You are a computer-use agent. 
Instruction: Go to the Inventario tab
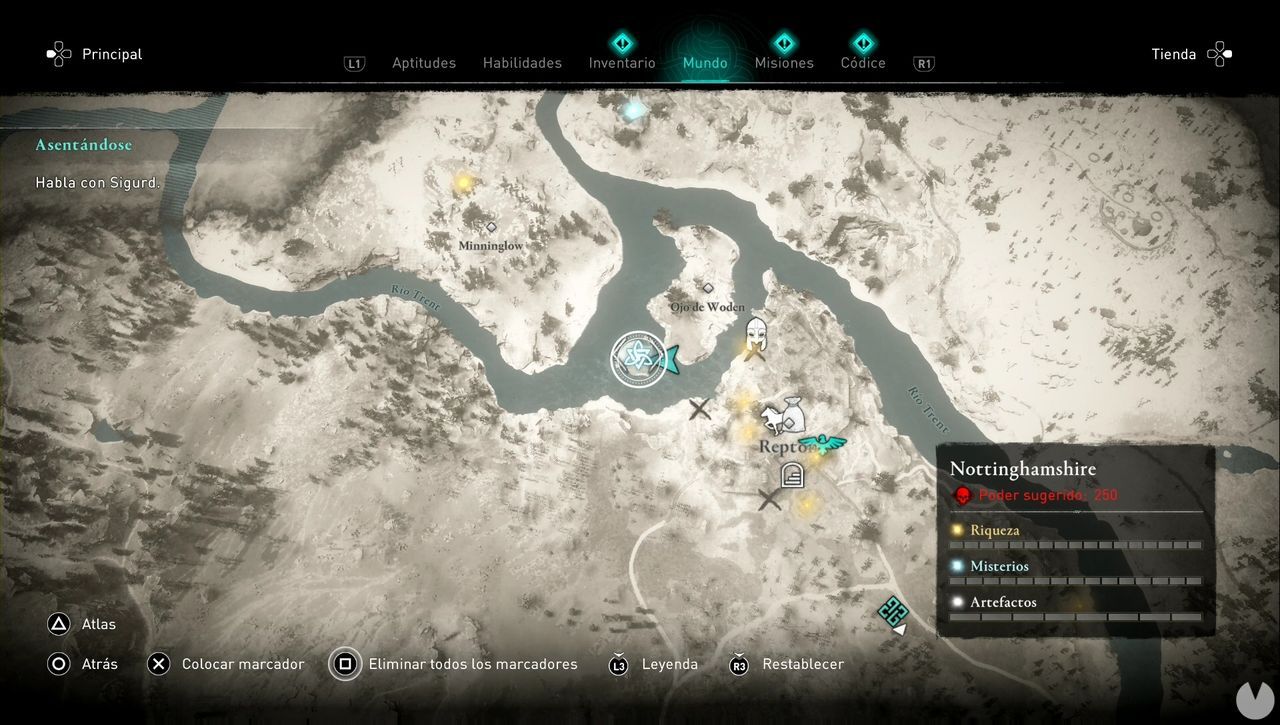pyautogui.click(x=622, y=62)
